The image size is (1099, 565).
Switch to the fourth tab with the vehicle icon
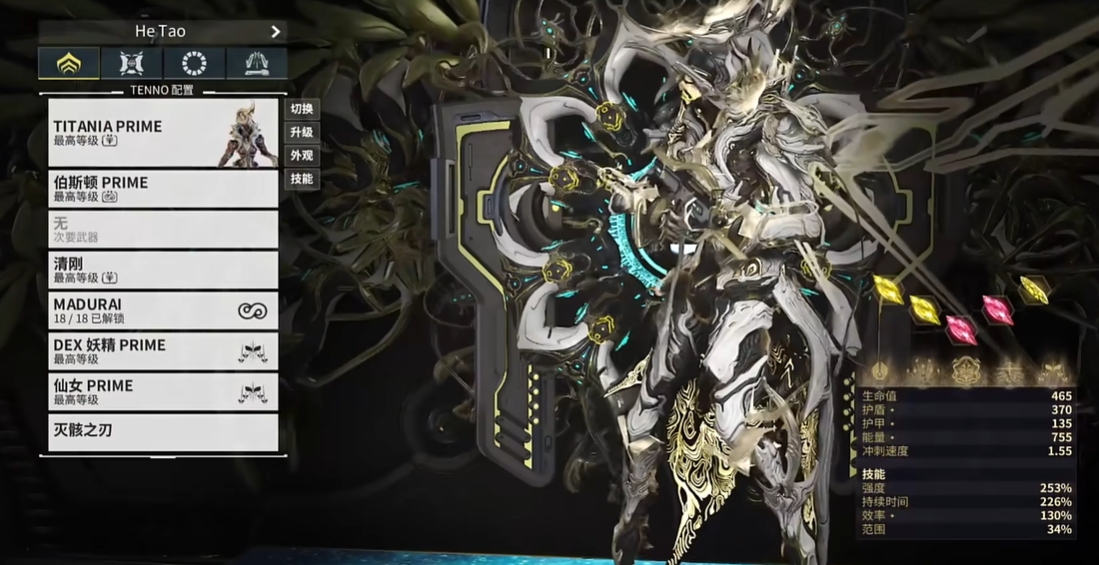(256, 64)
